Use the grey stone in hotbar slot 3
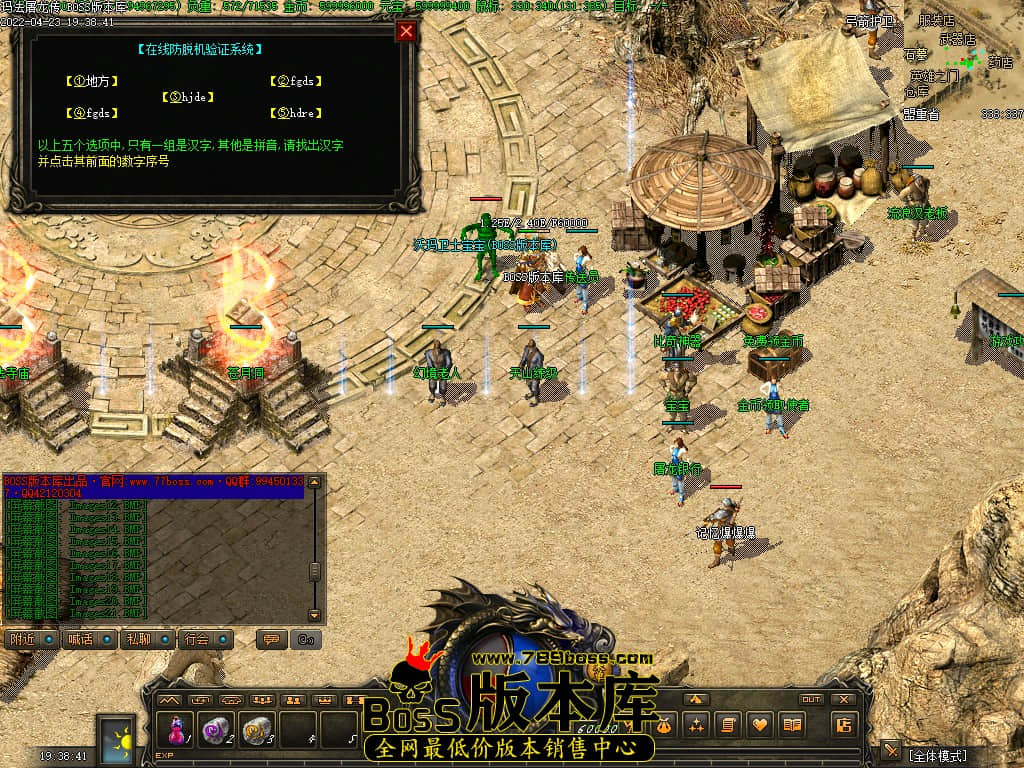Image resolution: width=1024 pixels, height=768 pixels. 257,731
